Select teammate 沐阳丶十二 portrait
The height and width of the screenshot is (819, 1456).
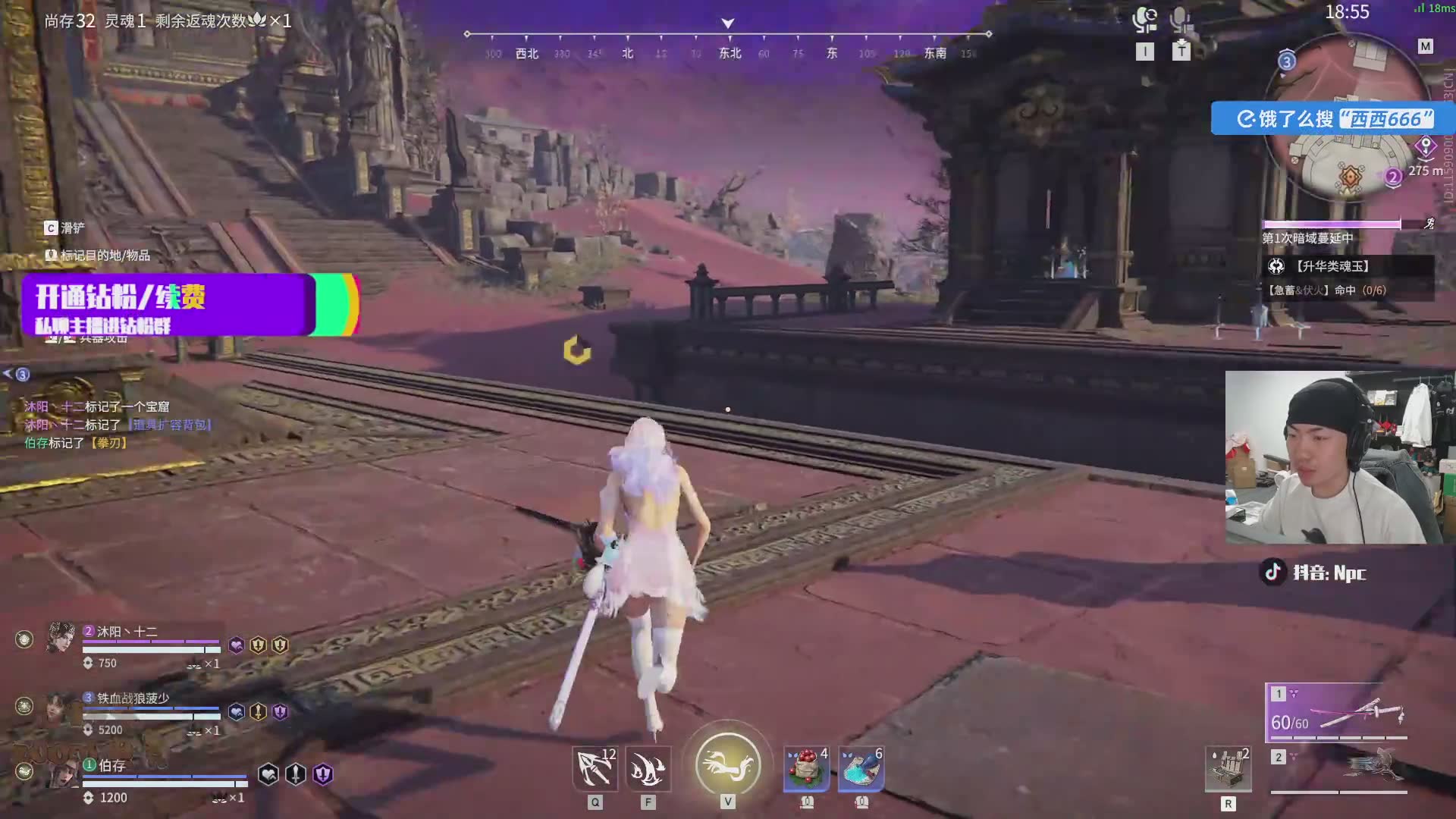point(61,639)
